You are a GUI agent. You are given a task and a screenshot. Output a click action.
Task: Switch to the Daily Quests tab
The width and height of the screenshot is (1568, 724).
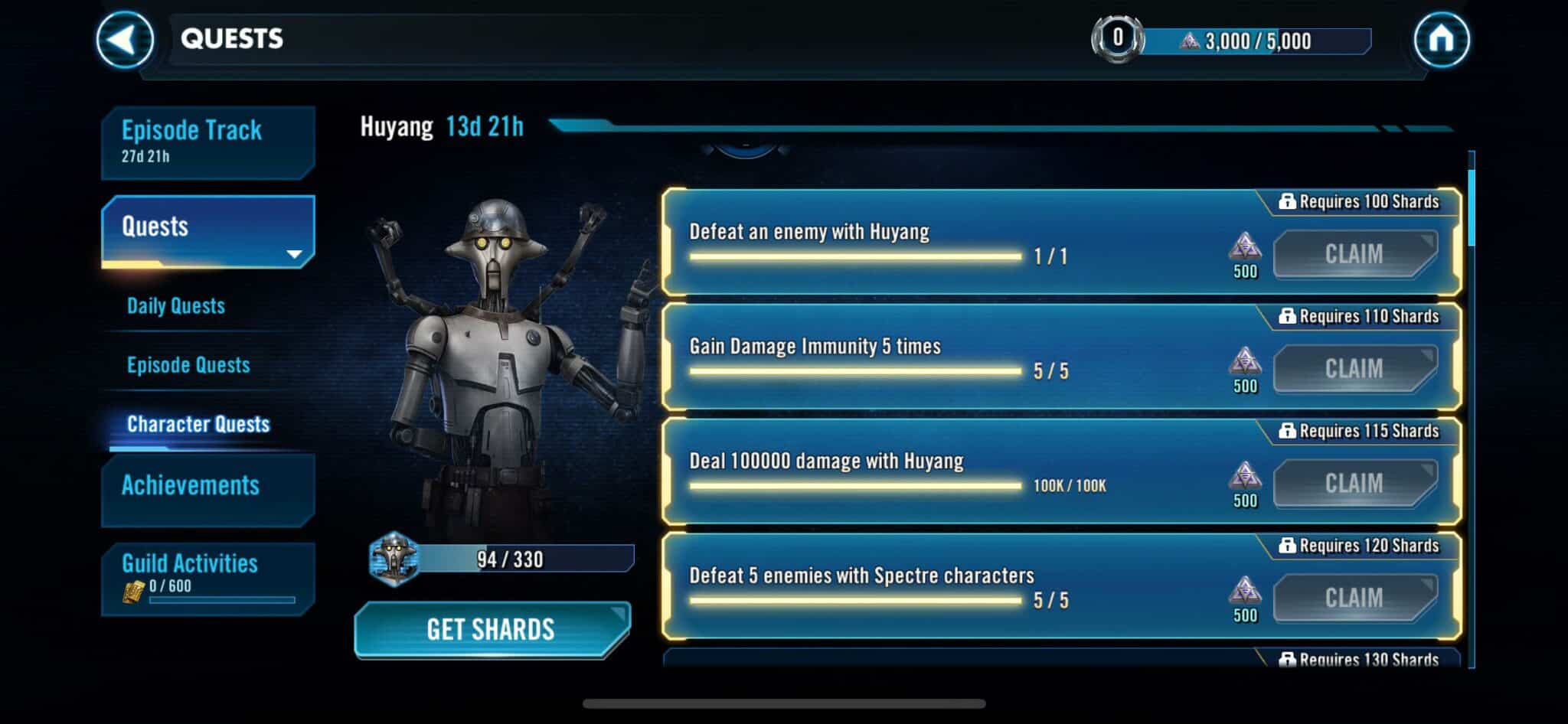click(175, 306)
